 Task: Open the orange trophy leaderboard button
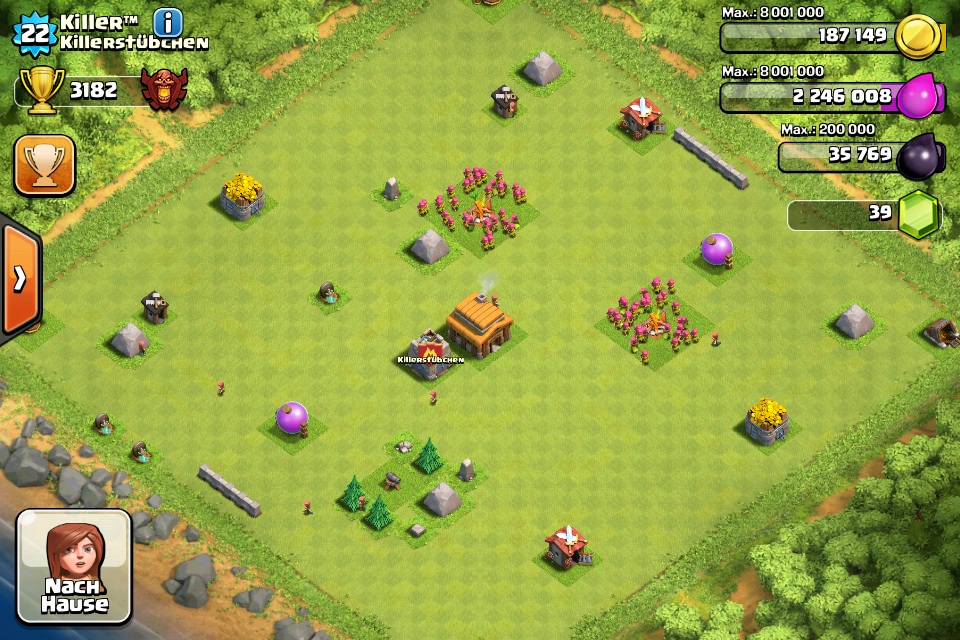(x=44, y=164)
